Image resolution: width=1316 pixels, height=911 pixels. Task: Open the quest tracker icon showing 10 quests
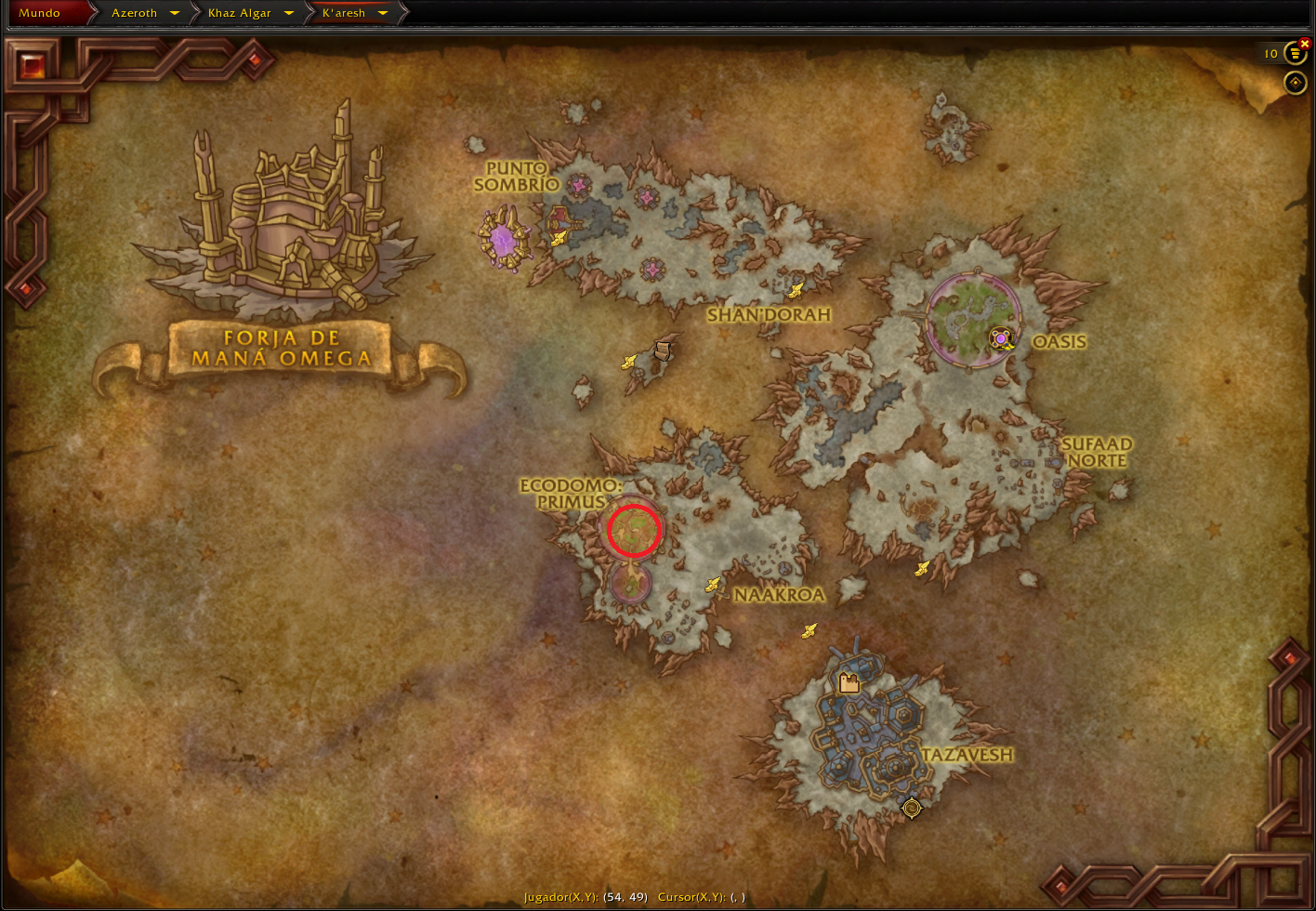tap(1296, 53)
